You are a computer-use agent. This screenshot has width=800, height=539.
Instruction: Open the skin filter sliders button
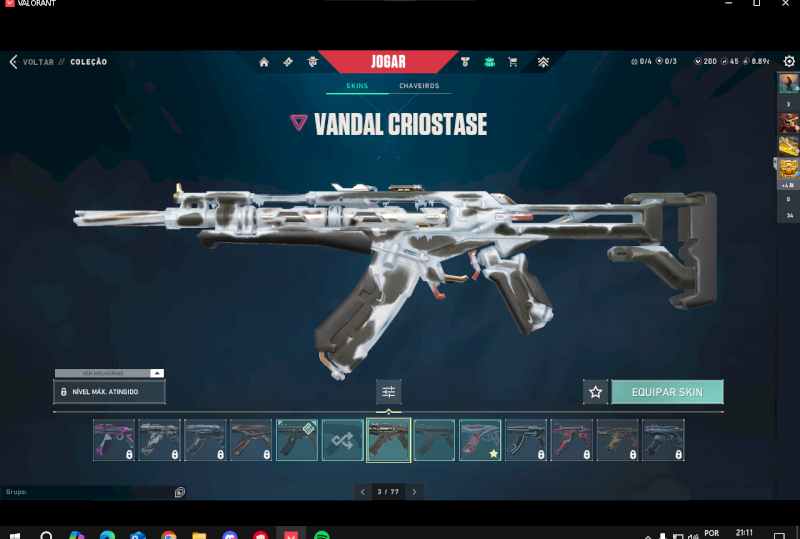point(388,392)
